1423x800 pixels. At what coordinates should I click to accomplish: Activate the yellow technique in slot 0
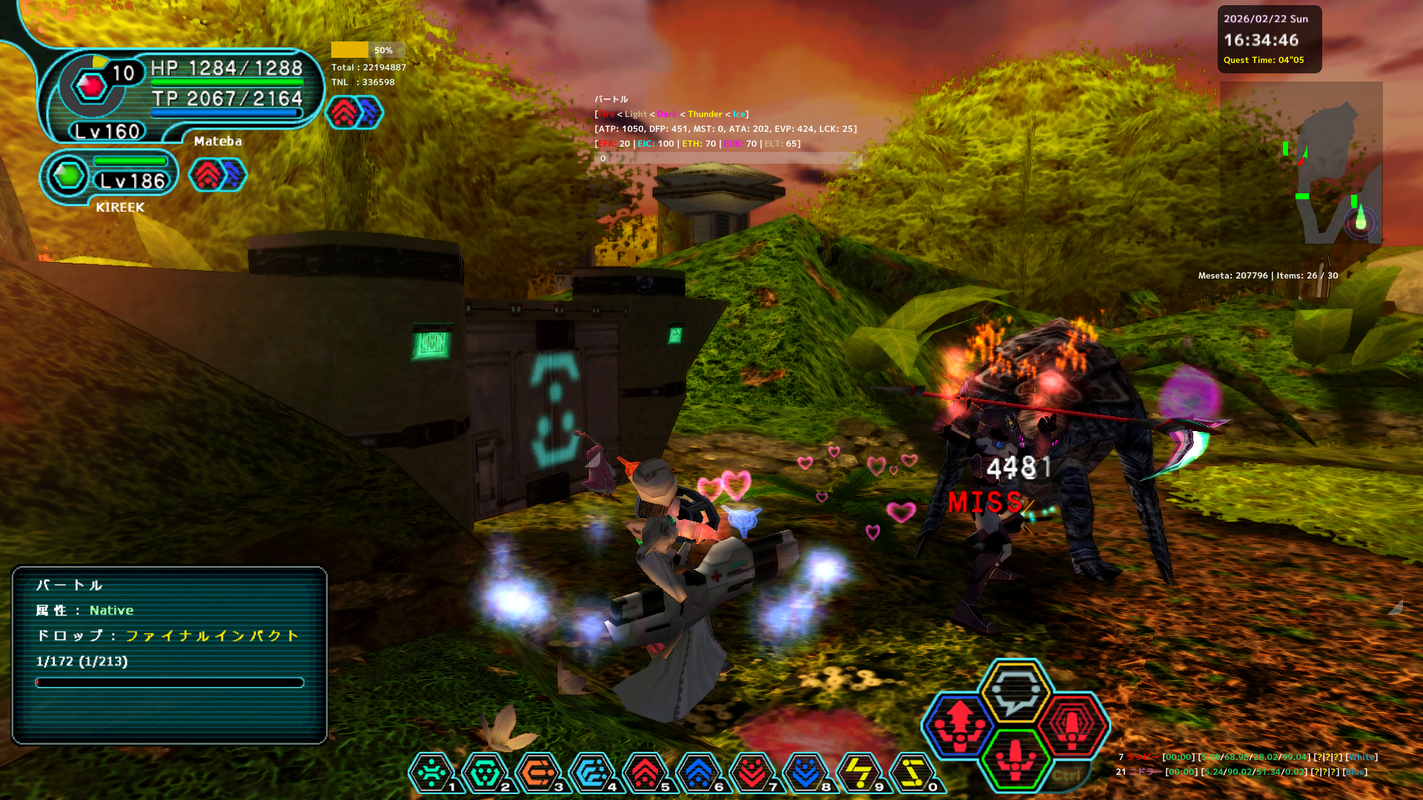tap(912, 772)
